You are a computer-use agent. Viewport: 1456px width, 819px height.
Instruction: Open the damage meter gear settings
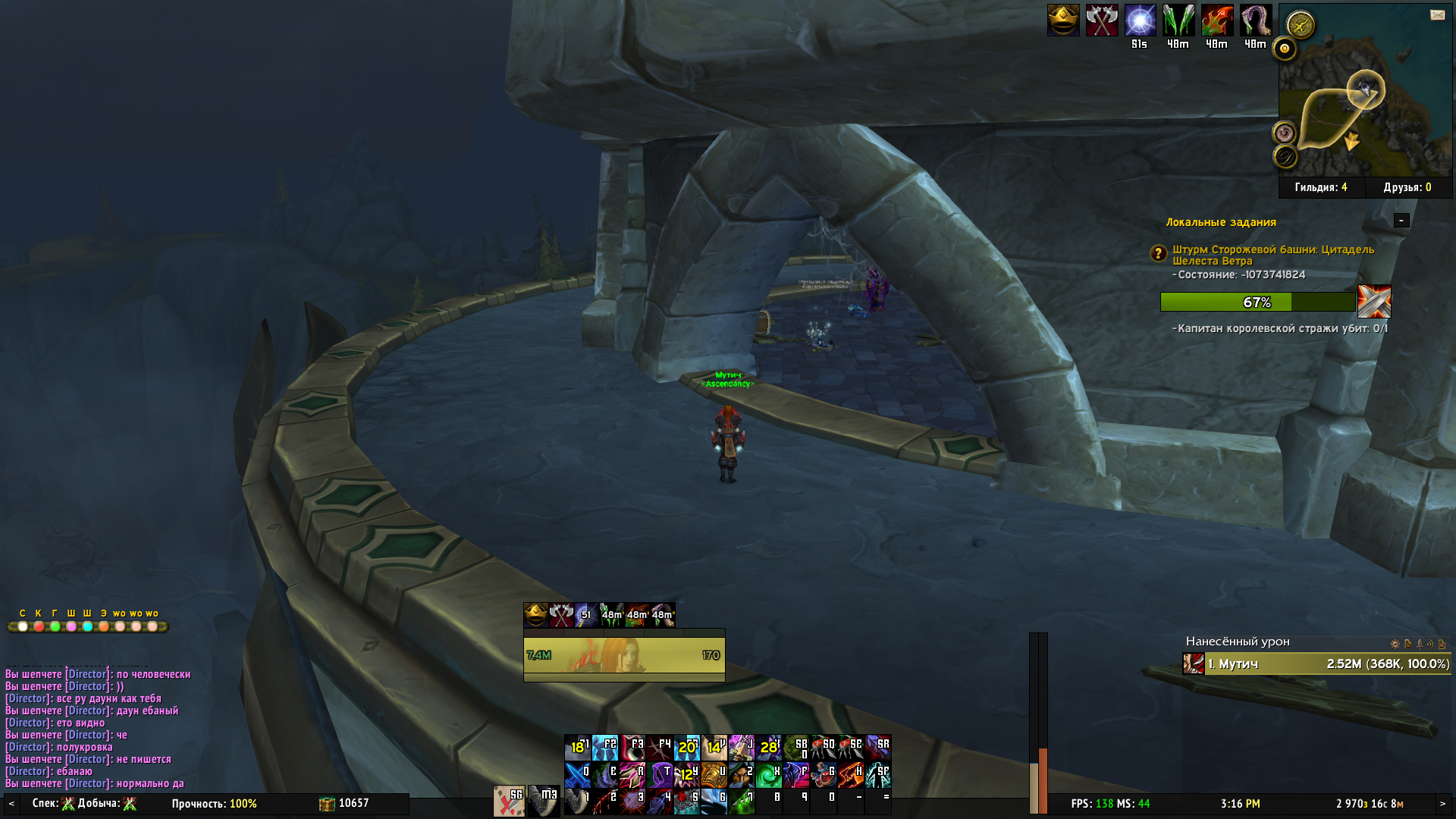[x=1395, y=644]
